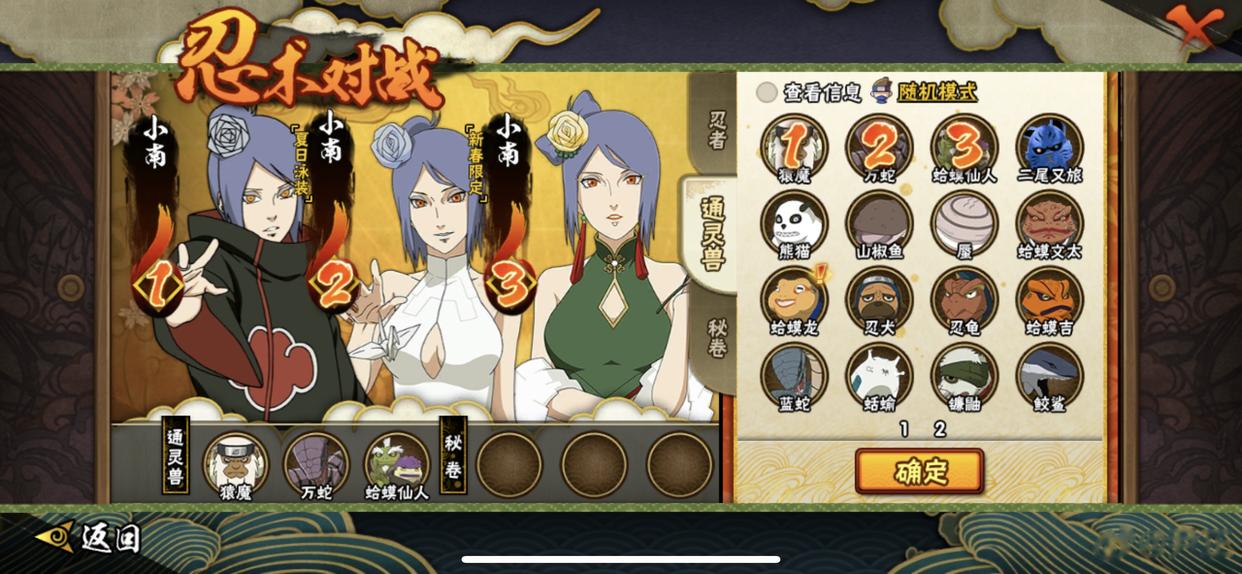Image resolution: width=1242 pixels, height=574 pixels.
Task: Choose the 蛤蟆文太 summon
Action: [1049, 221]
